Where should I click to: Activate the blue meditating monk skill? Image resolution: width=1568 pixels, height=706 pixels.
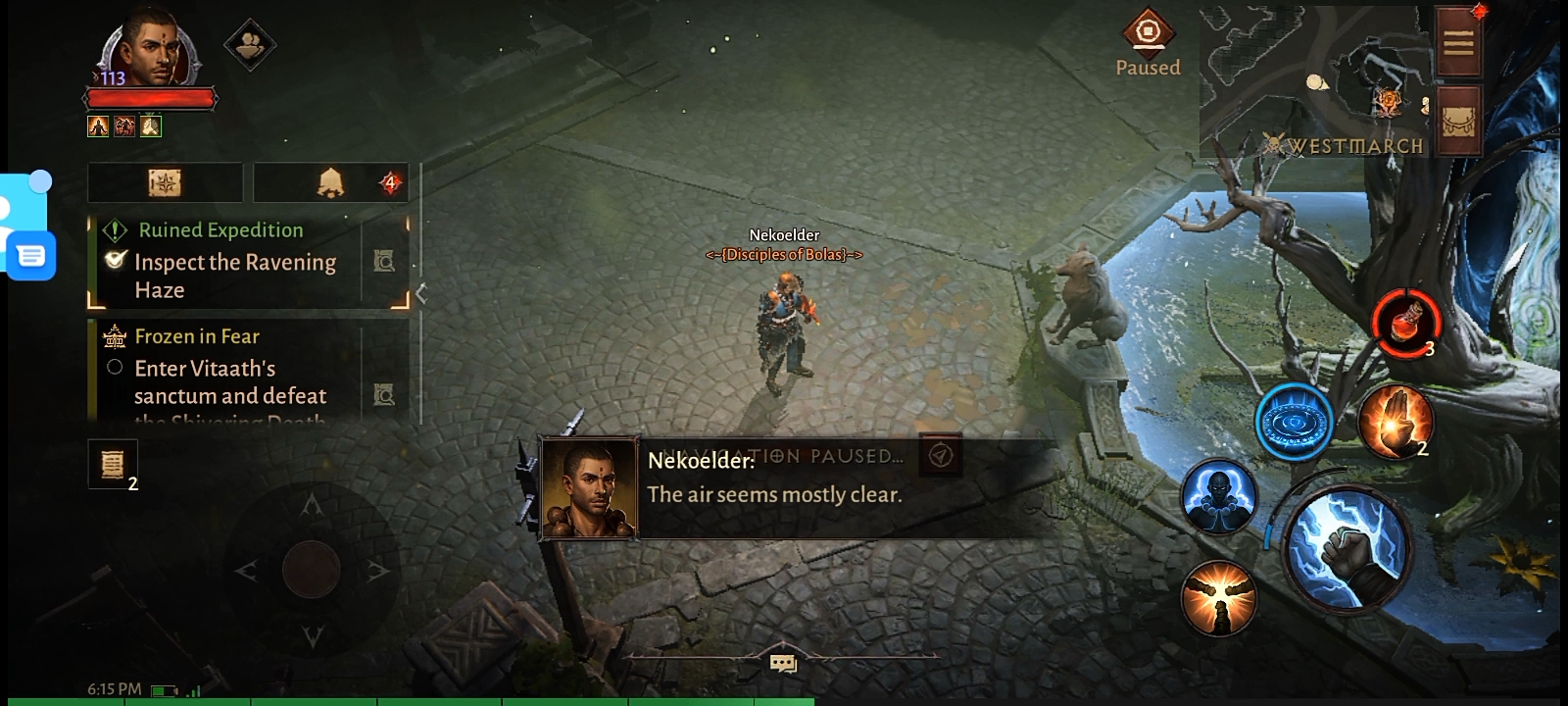point(1218,496)
